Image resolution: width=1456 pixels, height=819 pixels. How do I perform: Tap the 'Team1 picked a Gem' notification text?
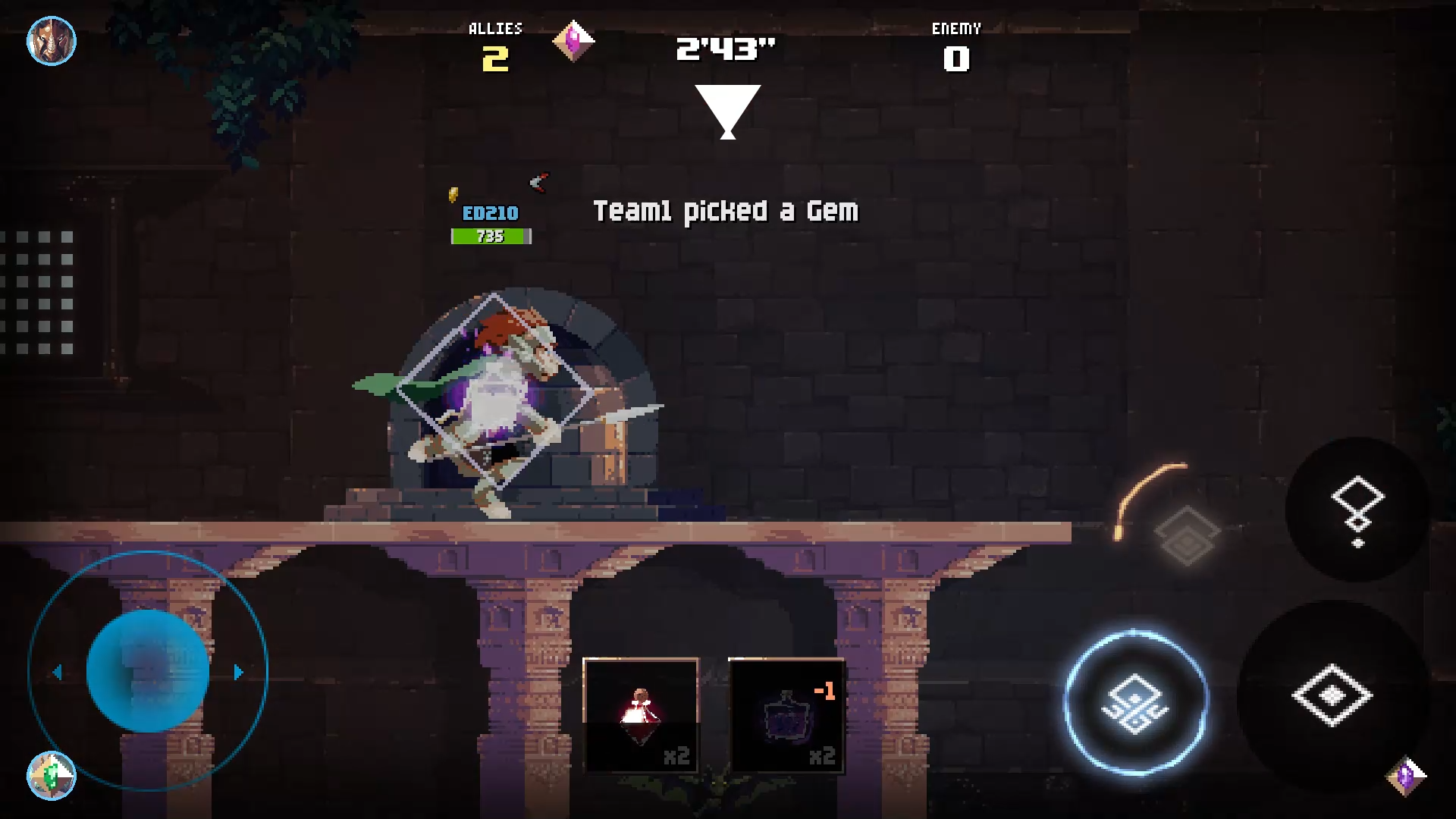[726, 212]
